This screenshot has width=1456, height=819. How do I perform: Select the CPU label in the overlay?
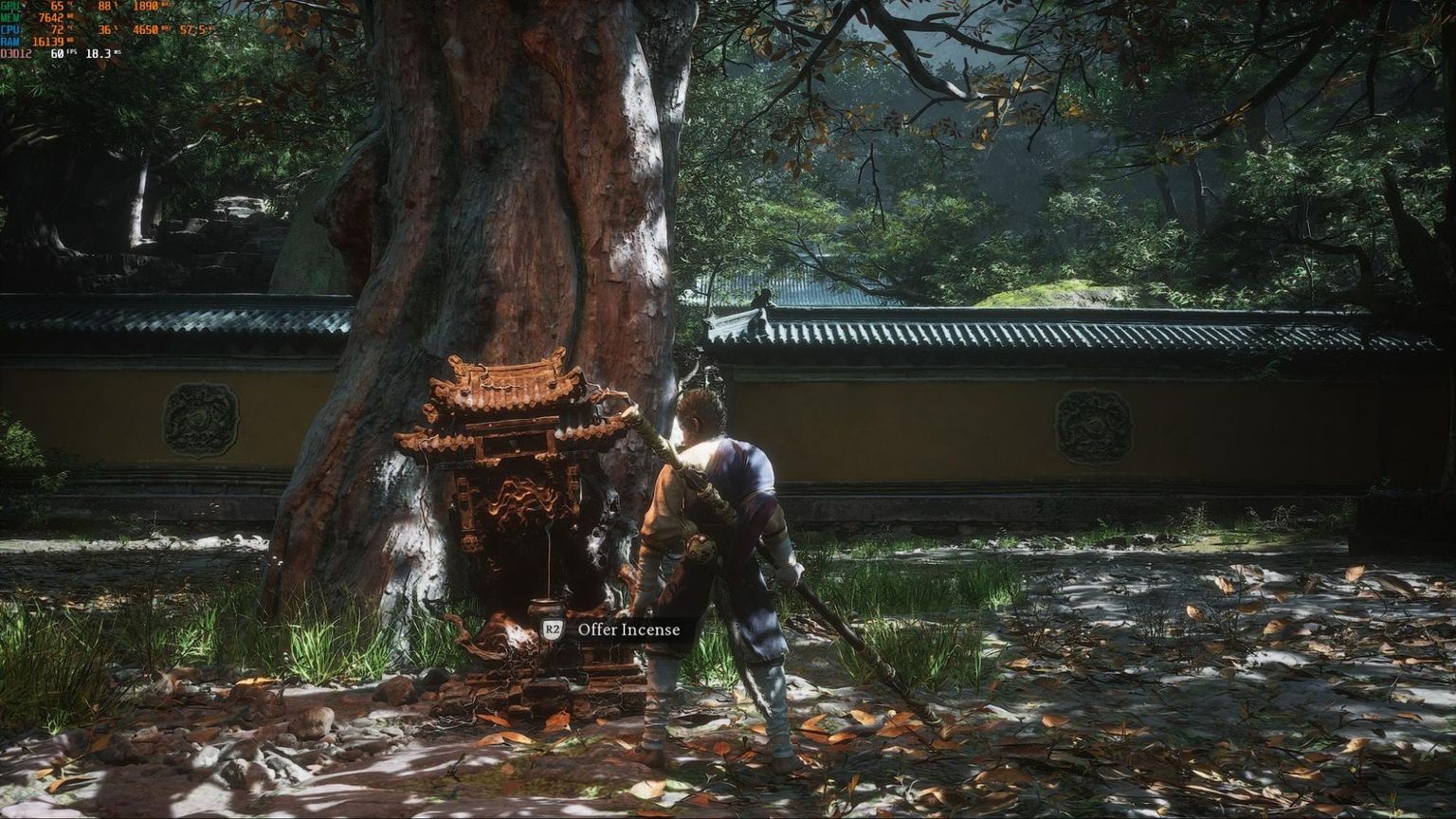[9, 29]
